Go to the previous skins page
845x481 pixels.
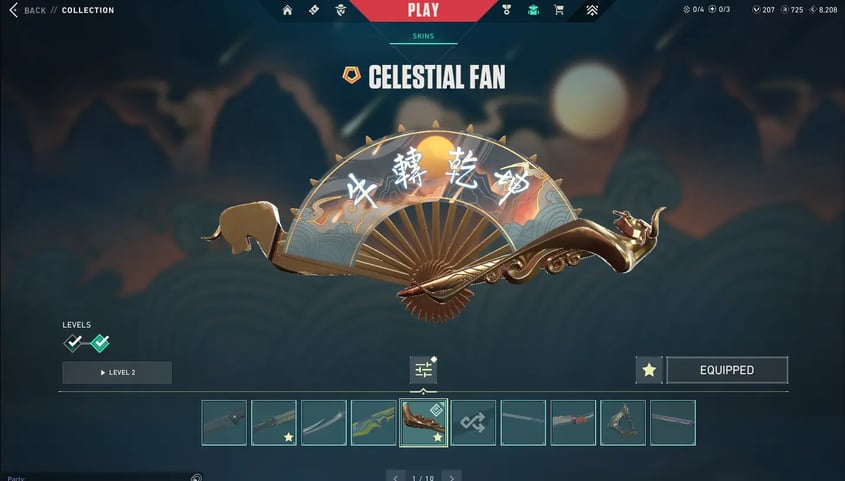pos(396,476)
